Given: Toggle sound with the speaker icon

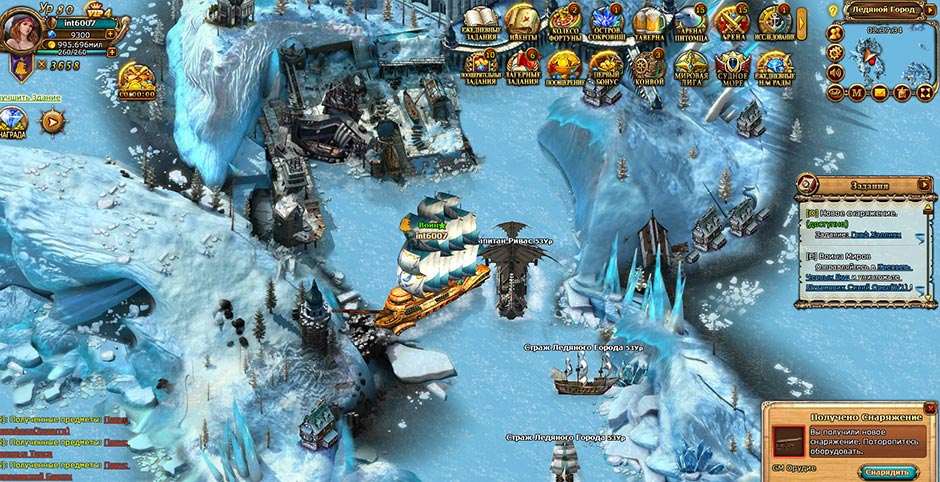Looking at the screenshot, I should pyautogui.click(x=836, y=71).
